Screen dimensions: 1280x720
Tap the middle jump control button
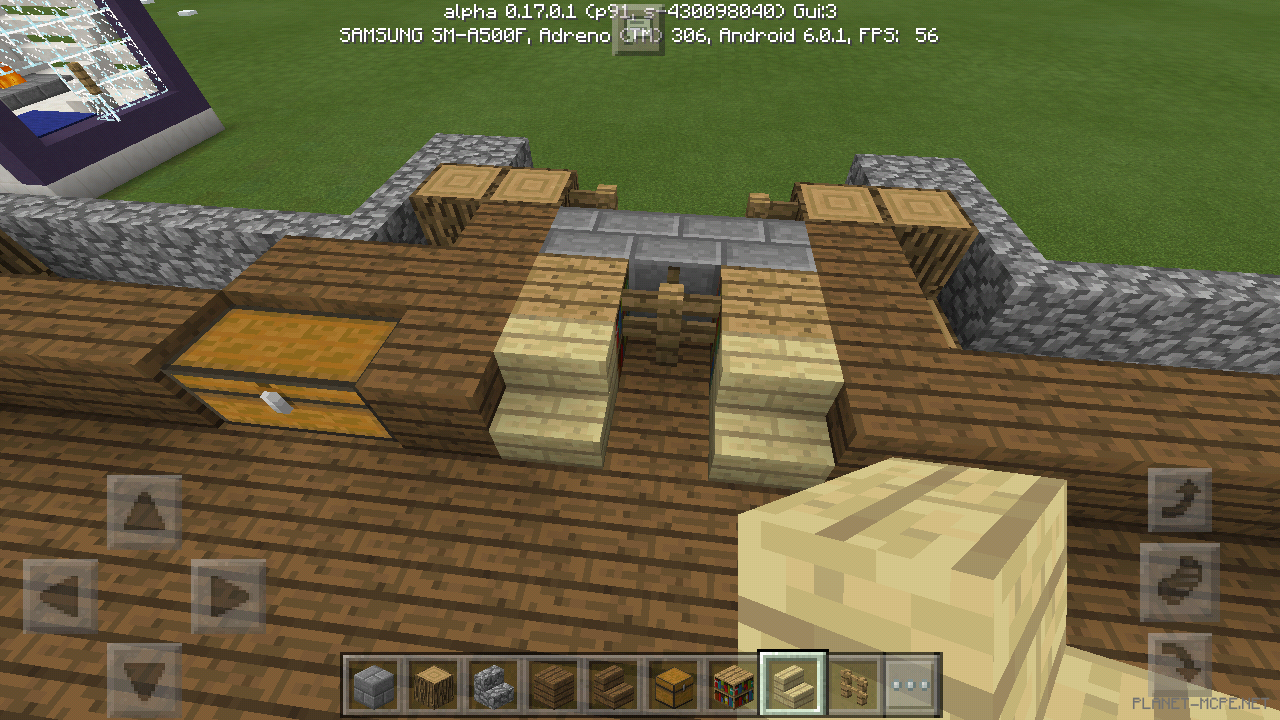[x=1178, y=582]
